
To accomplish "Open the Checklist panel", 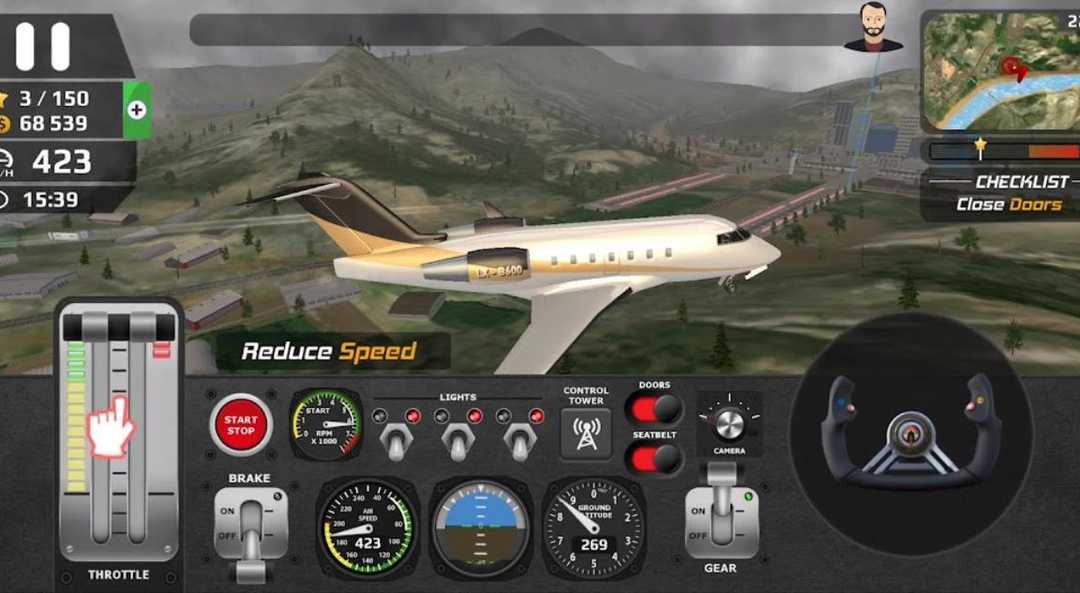I will click(1005, 193).
